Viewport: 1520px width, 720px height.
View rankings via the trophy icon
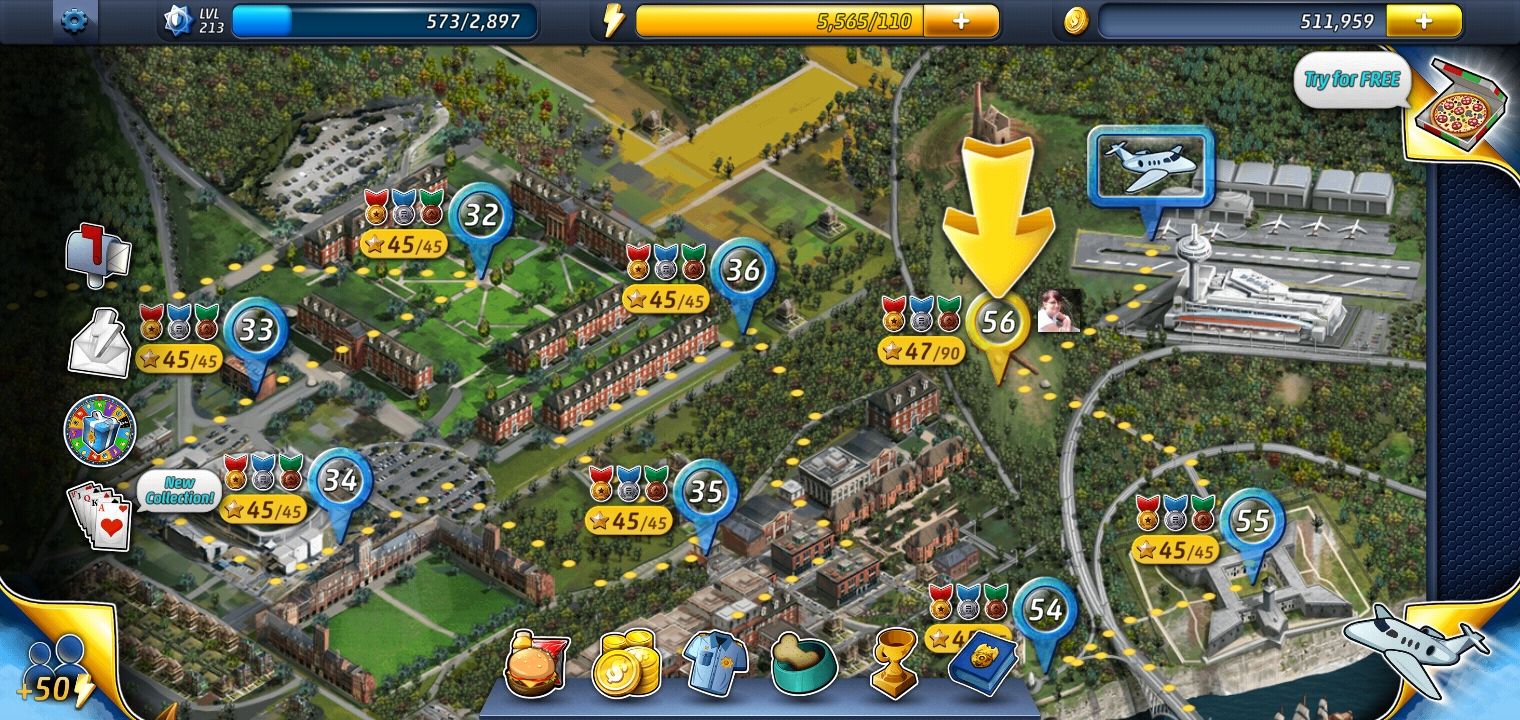[x=891, y=660]
